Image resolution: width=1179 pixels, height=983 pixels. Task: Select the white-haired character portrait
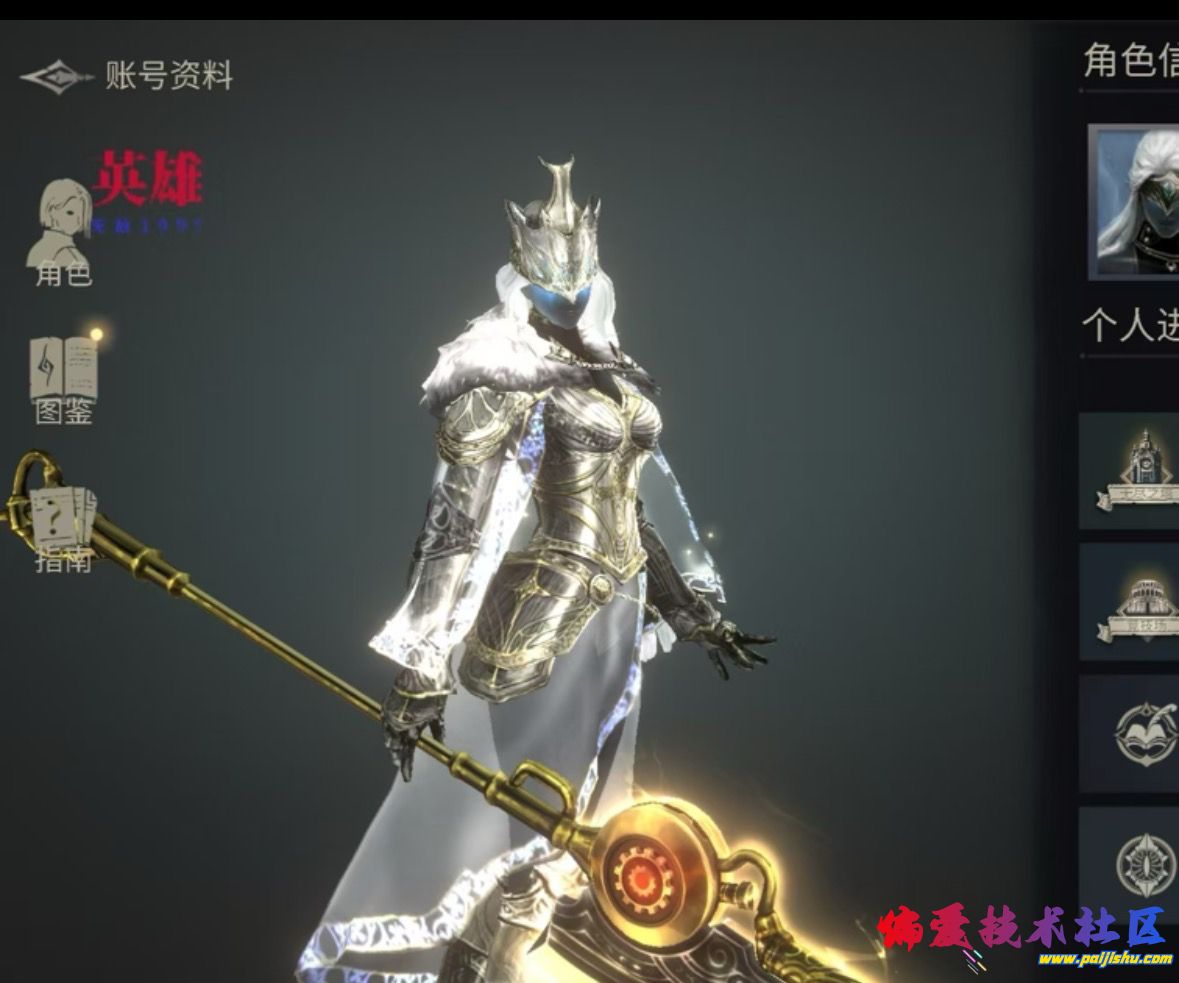point(1135,202)
